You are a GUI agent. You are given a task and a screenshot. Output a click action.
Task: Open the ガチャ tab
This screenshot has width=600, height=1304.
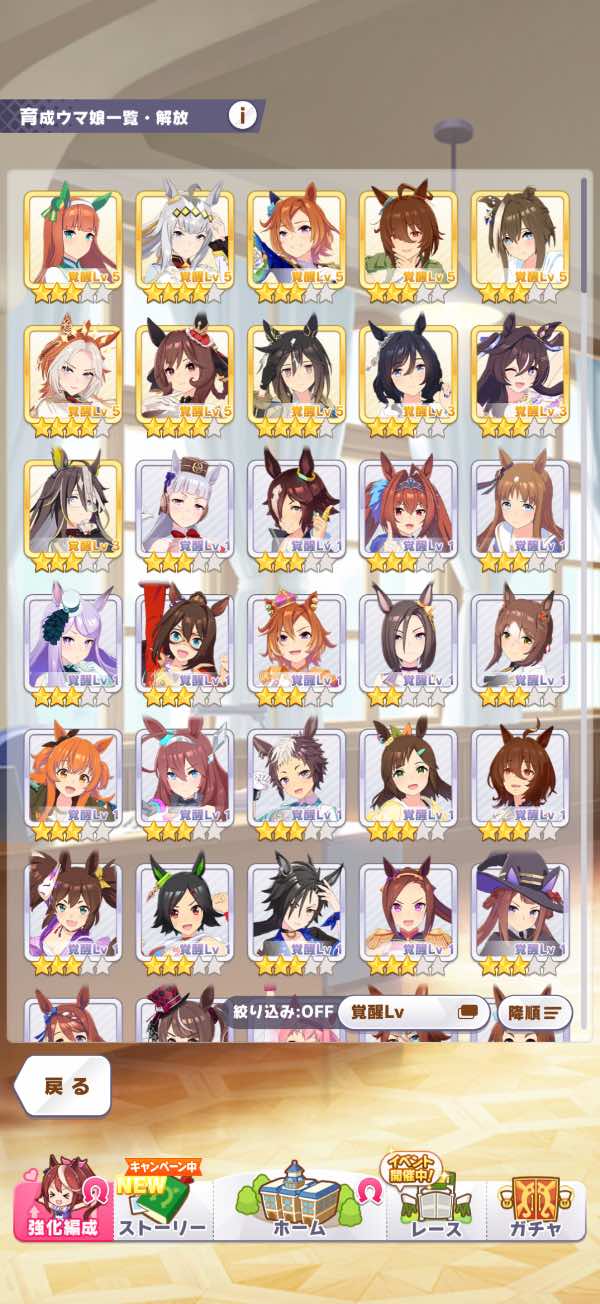coord(535,1205)
